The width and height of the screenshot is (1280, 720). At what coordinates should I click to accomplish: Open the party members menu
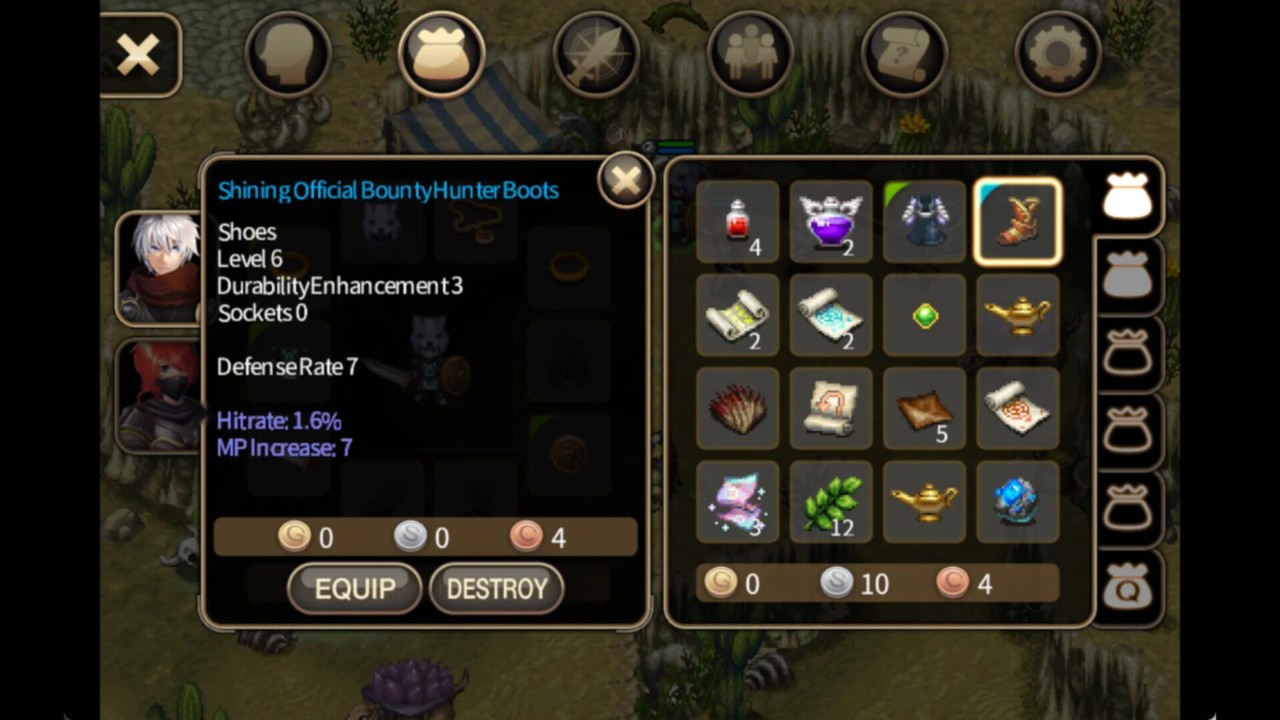tap(750, 55)
